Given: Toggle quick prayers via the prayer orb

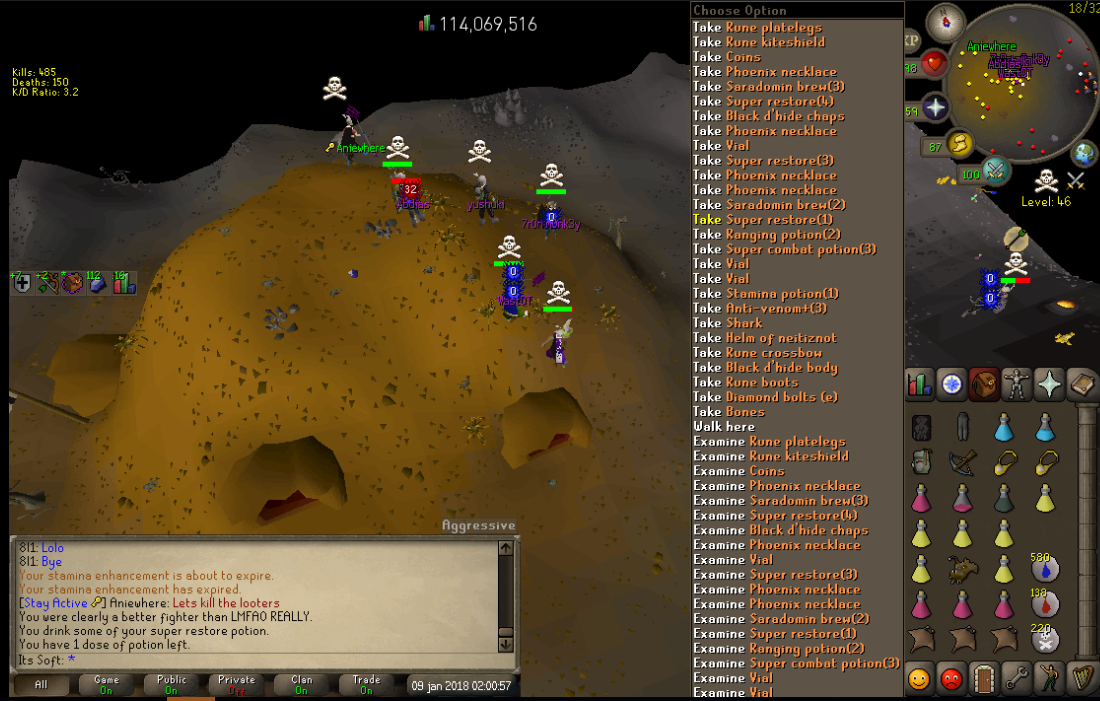Looking at the screenshot, I should click(935, 107).
